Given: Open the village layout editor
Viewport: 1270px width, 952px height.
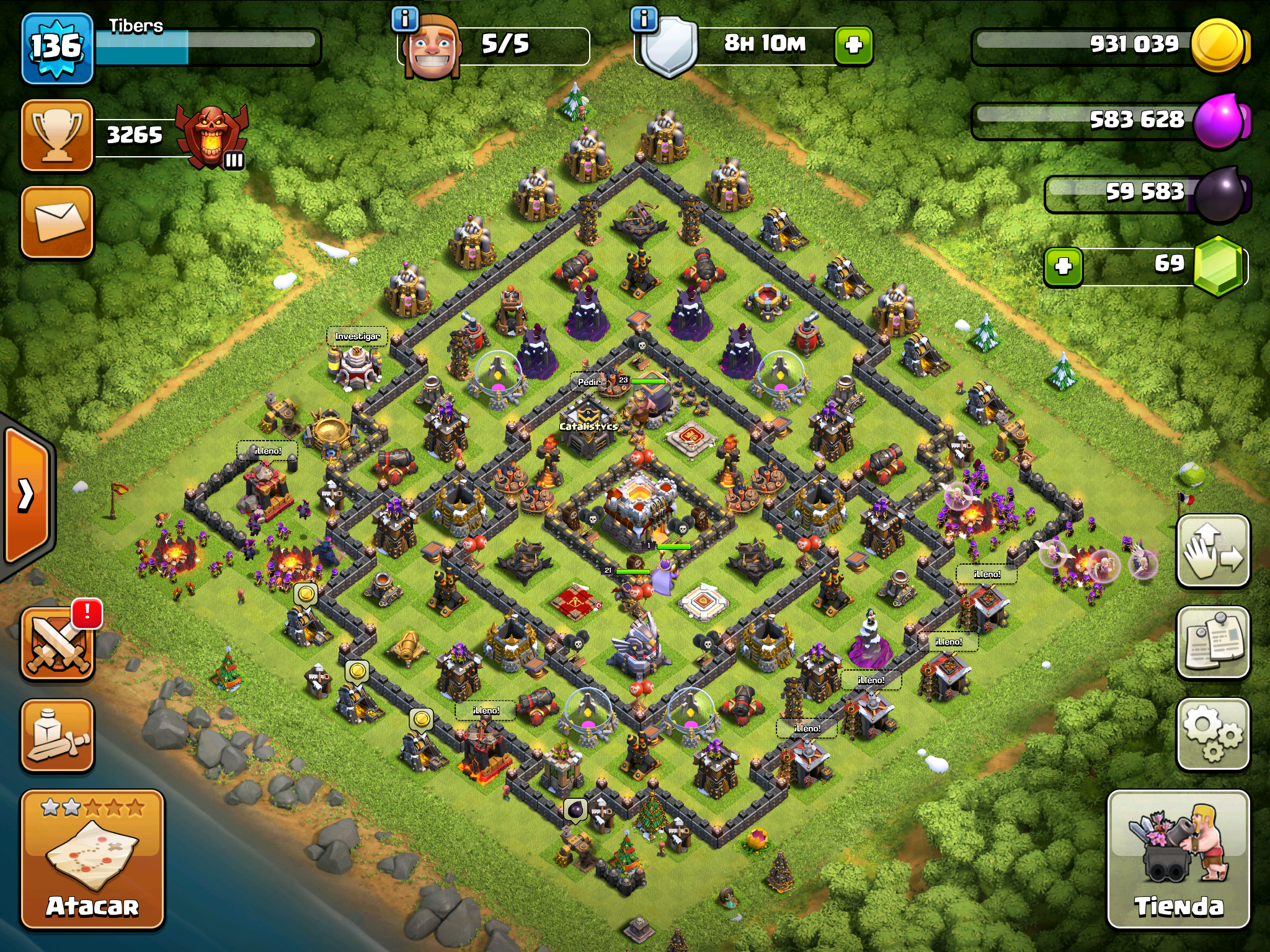Looking at the screenshot, I should pyautogui.click(x=1212, y=551).
